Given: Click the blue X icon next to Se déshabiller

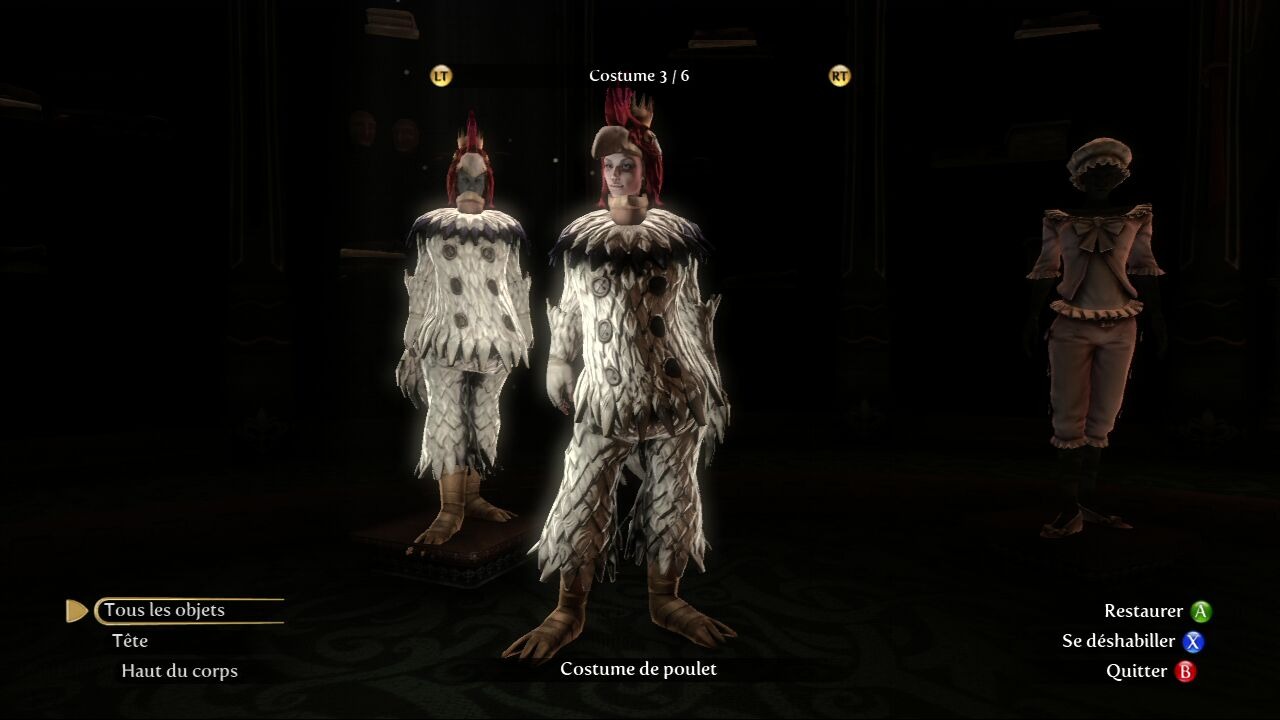Looking at the screenshot, I should (1192, 642).
